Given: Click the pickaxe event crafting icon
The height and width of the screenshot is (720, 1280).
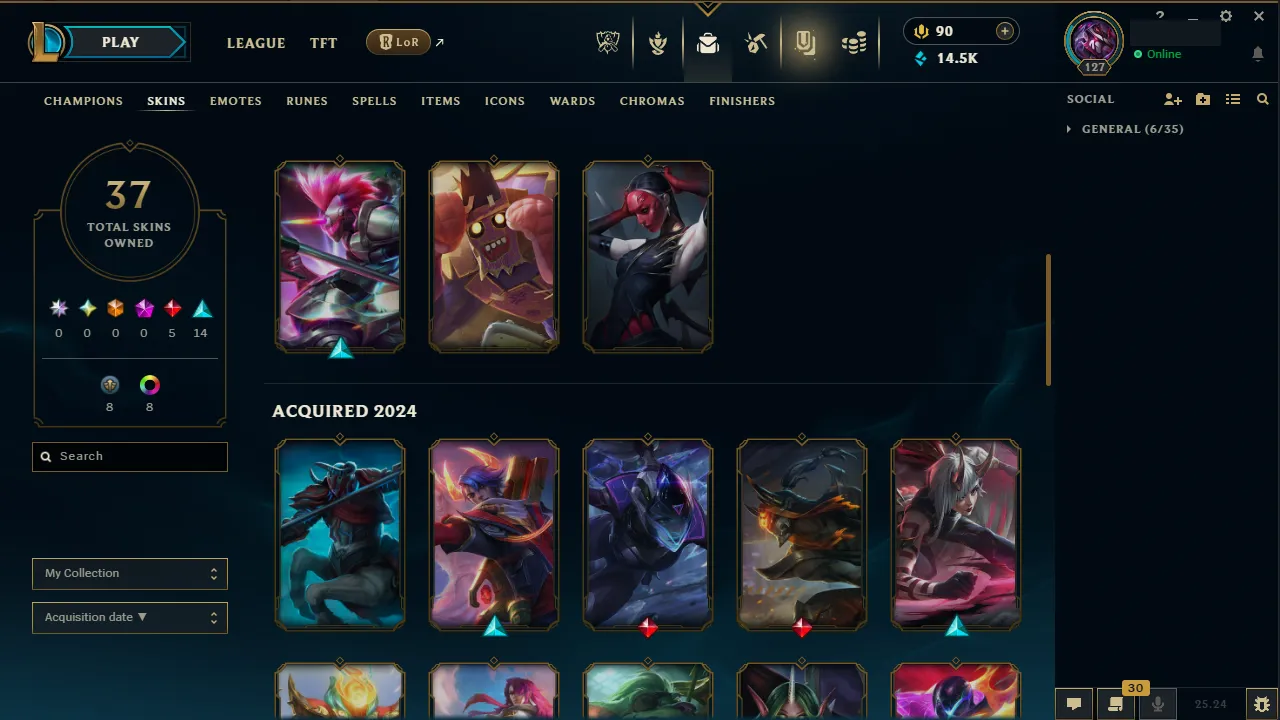Looking at the screenshot, I should 756,42.
